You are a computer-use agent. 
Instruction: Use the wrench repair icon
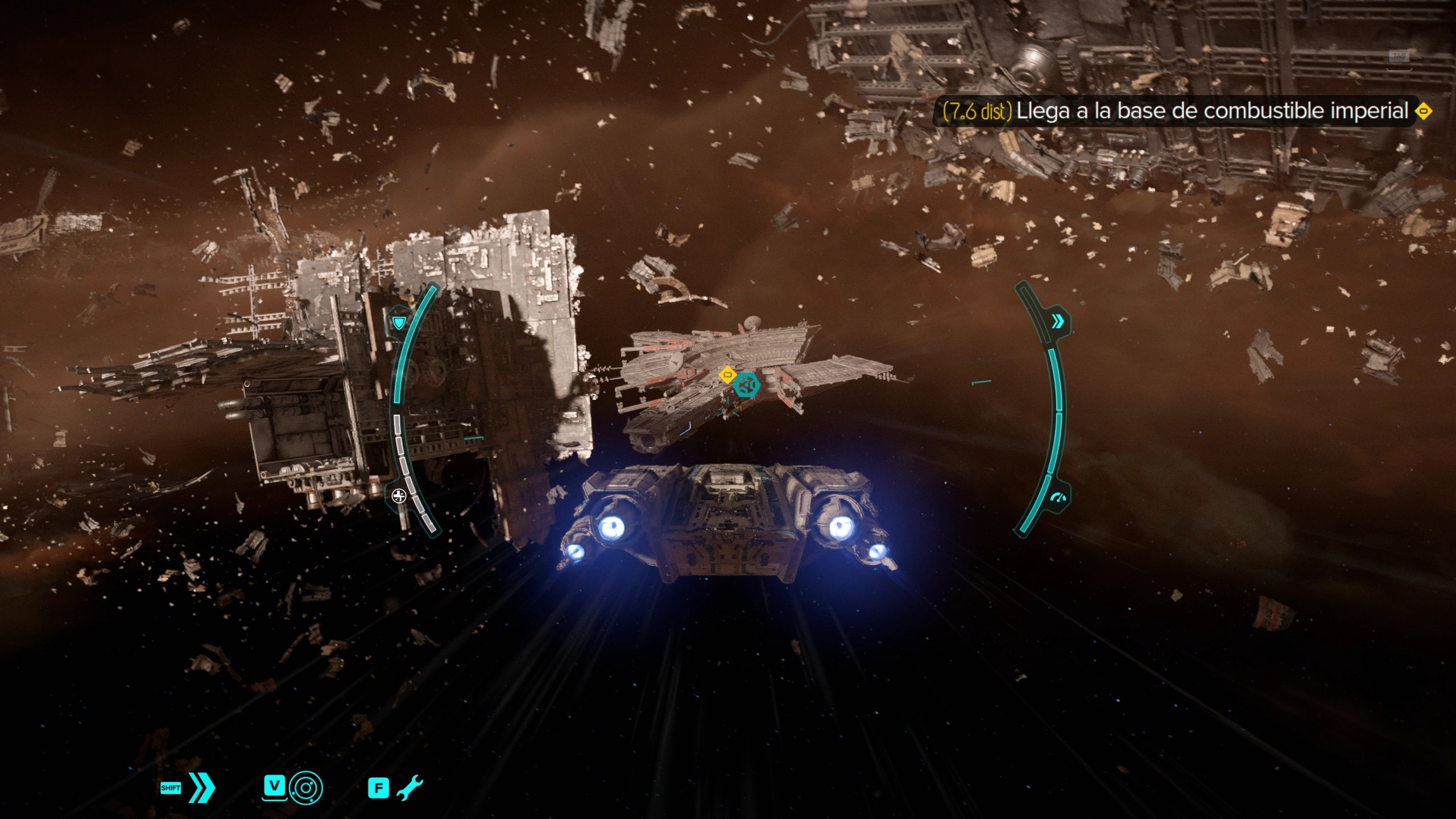pos(409,788)
